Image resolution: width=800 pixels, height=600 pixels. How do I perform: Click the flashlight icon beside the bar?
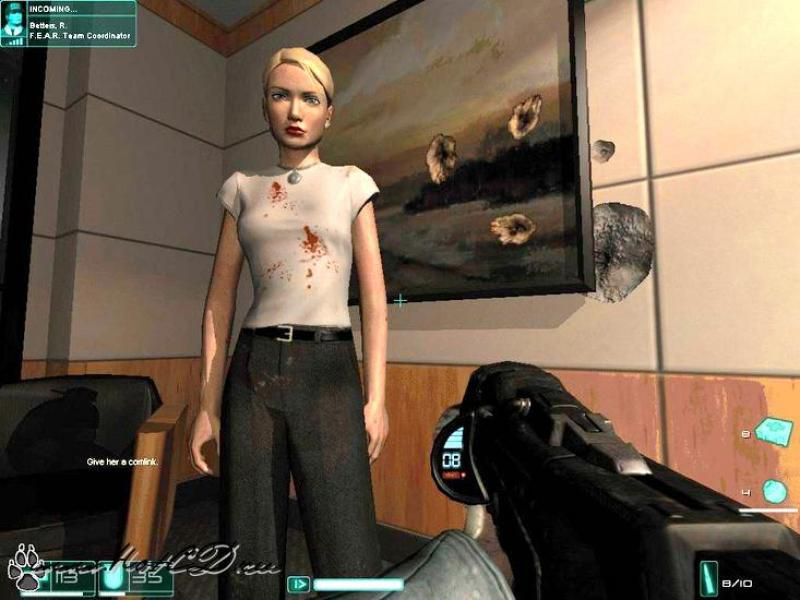[297, 583]
